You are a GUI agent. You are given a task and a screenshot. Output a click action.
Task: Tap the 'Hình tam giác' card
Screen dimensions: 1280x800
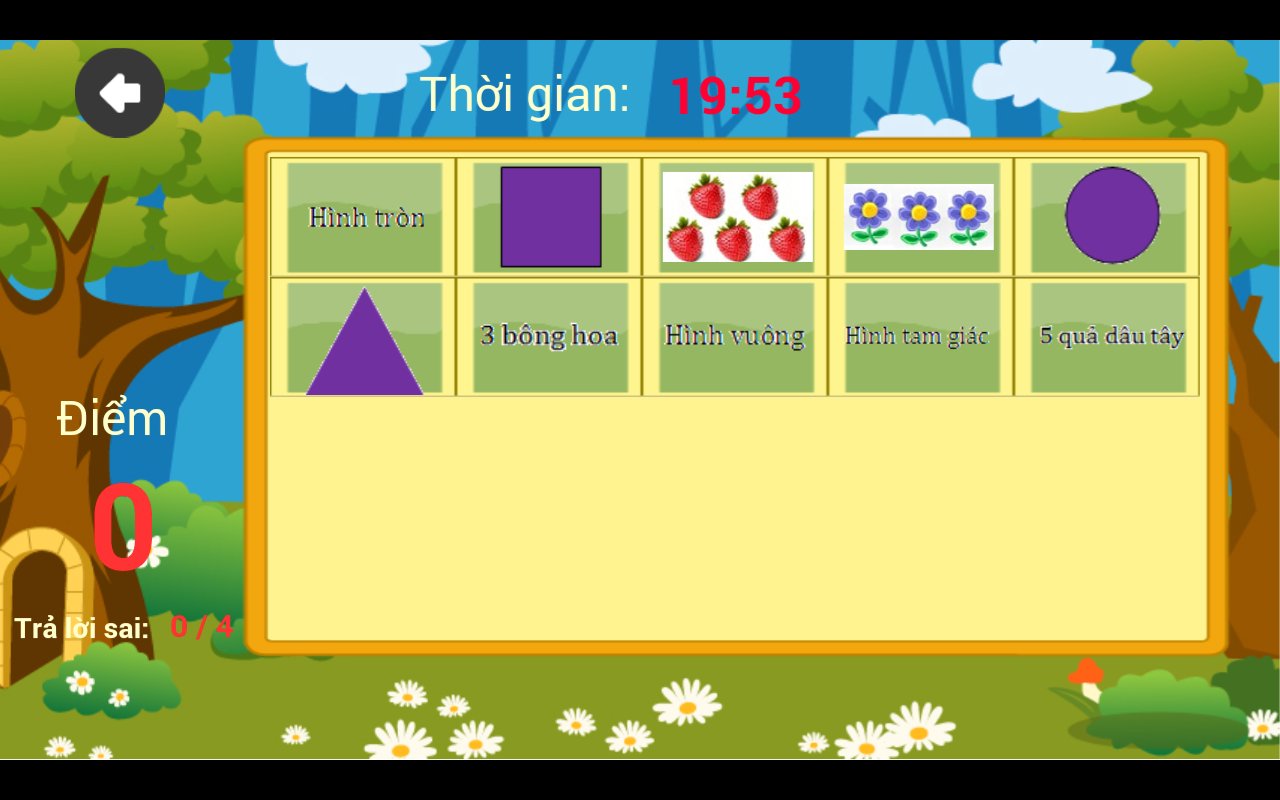[x=919, y=336]
